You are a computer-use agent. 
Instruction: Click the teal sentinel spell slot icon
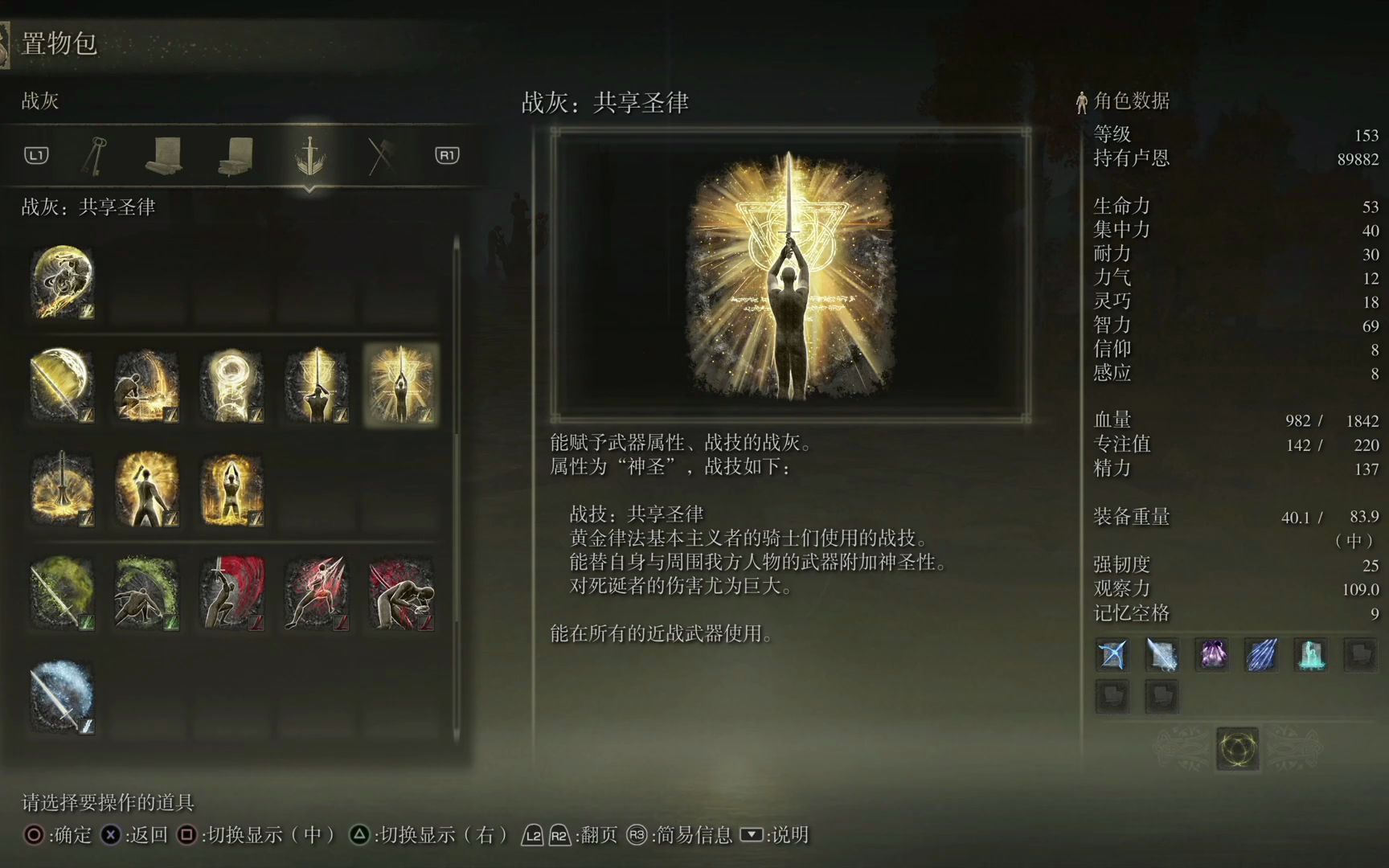1309,655
